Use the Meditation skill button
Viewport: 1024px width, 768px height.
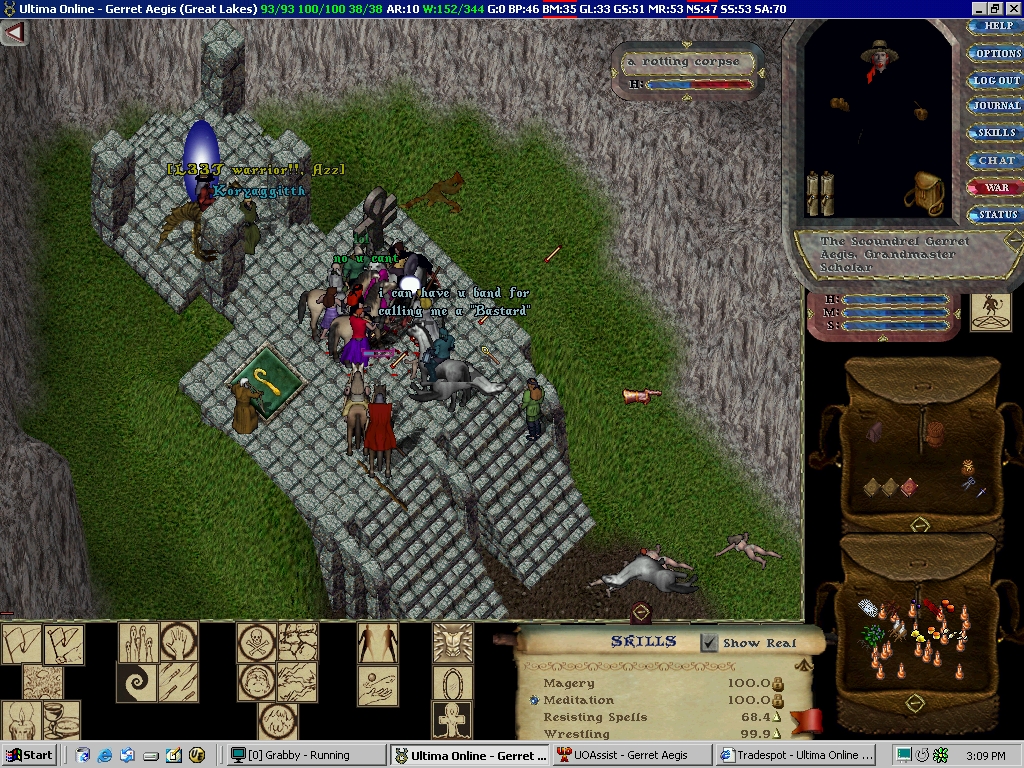pos(535,701)
